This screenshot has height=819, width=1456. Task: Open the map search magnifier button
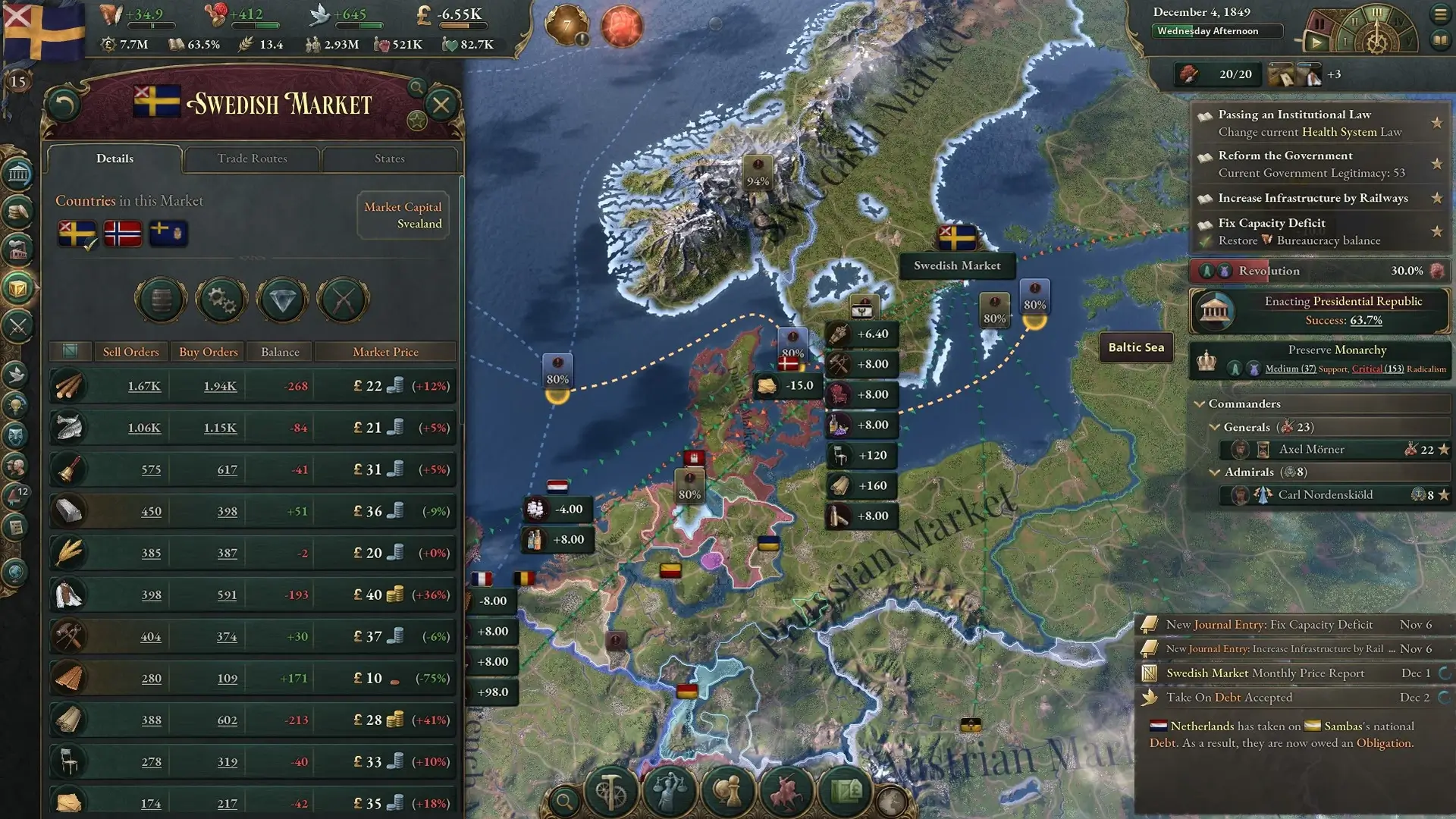[564, 800]
